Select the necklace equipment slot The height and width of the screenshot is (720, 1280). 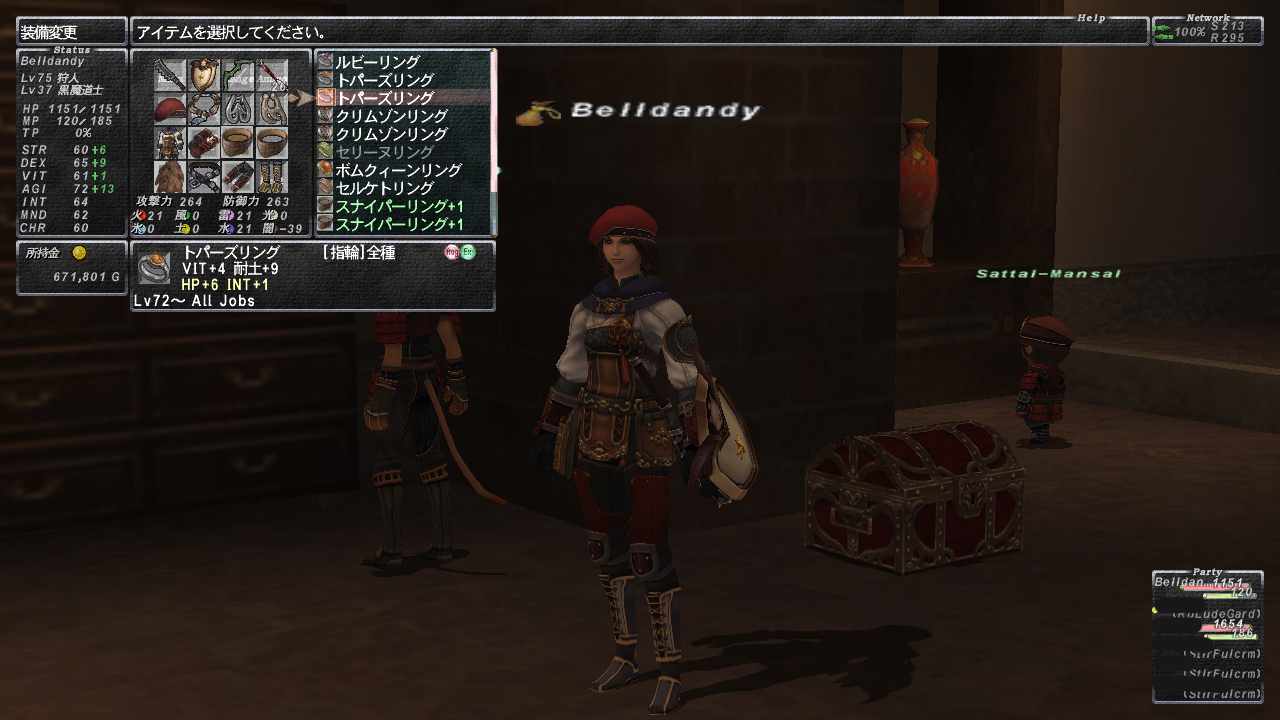pyautogui.click(x=205, y=109)
